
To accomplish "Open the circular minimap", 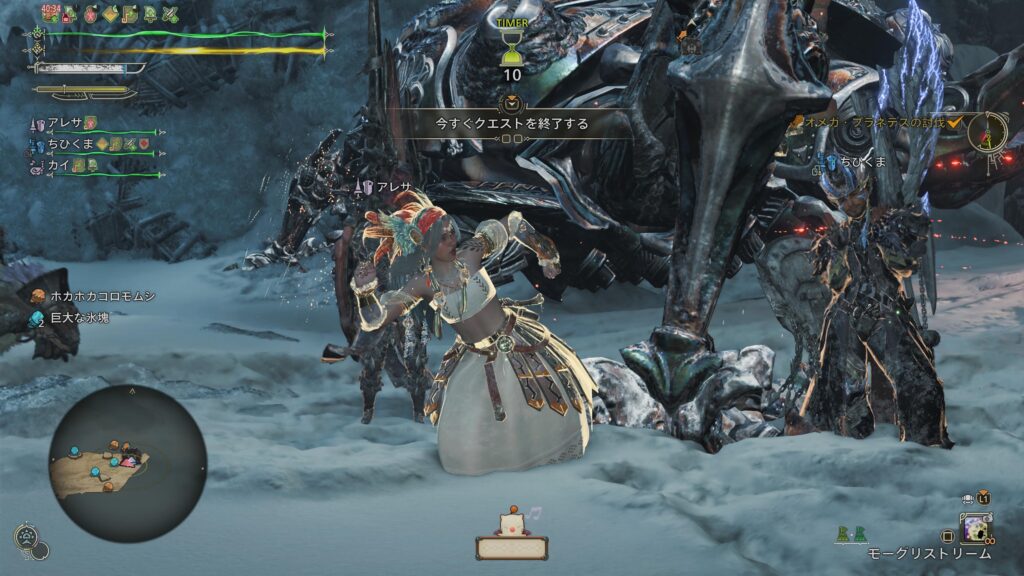I will [128, 464].
